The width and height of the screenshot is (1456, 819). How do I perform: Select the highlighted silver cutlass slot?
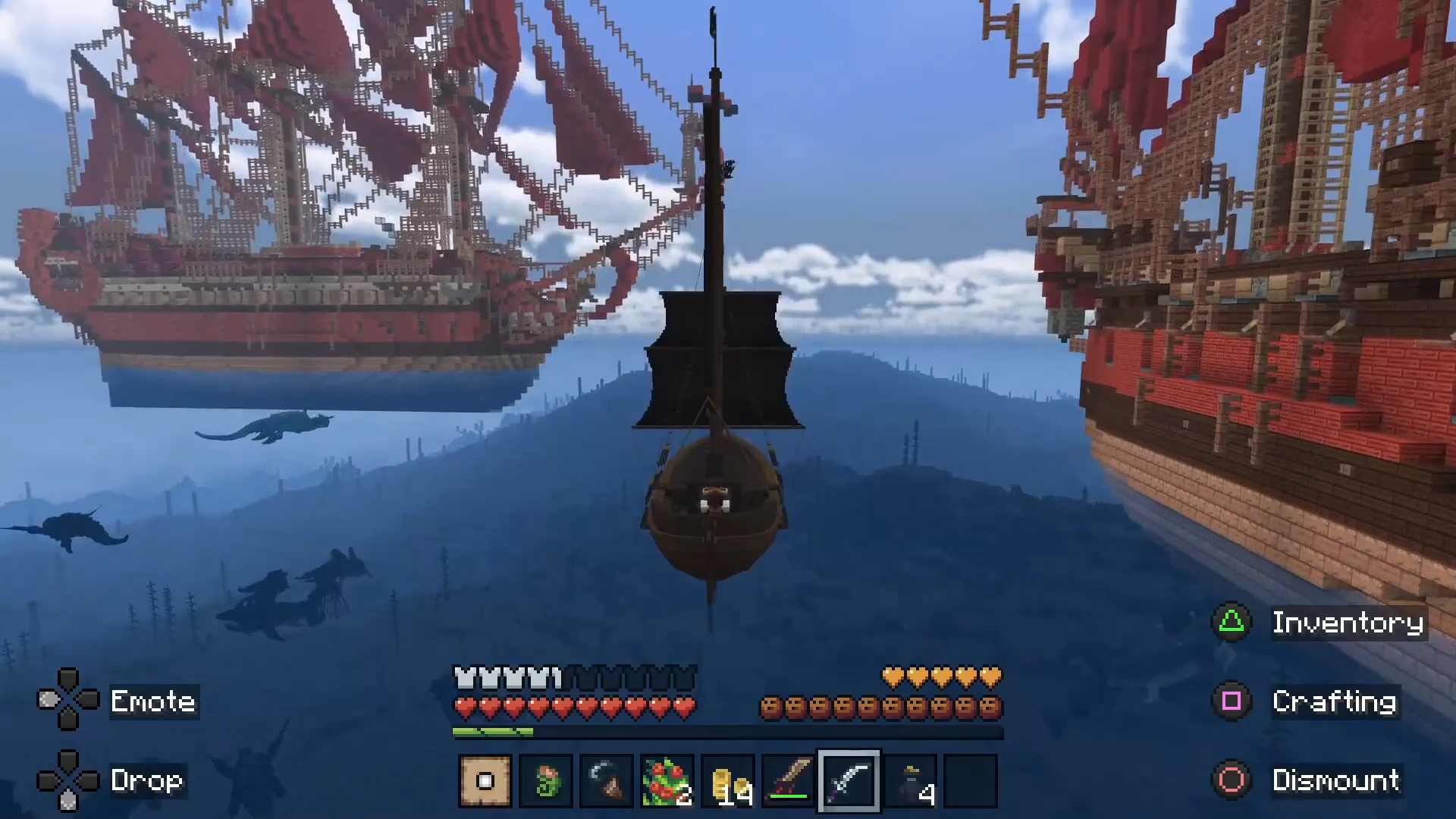coord(849,780)
